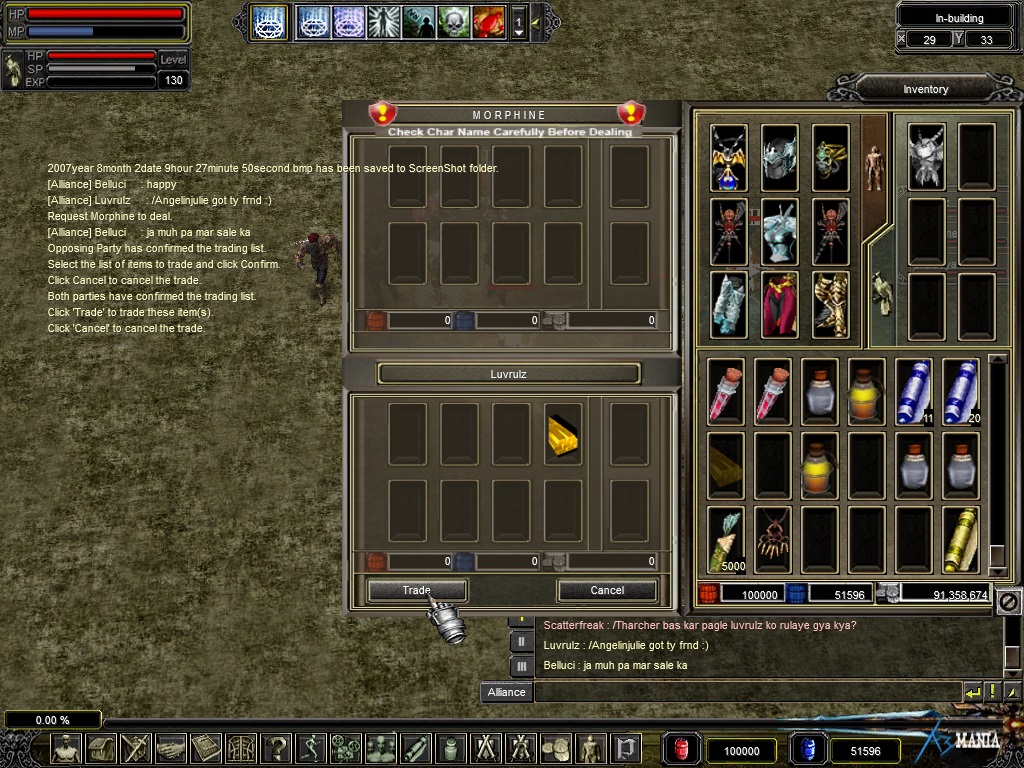Collapse the skill bar with the green arrow
The width and height of the screenshot is (1024, 768).
tap(536, 21)
